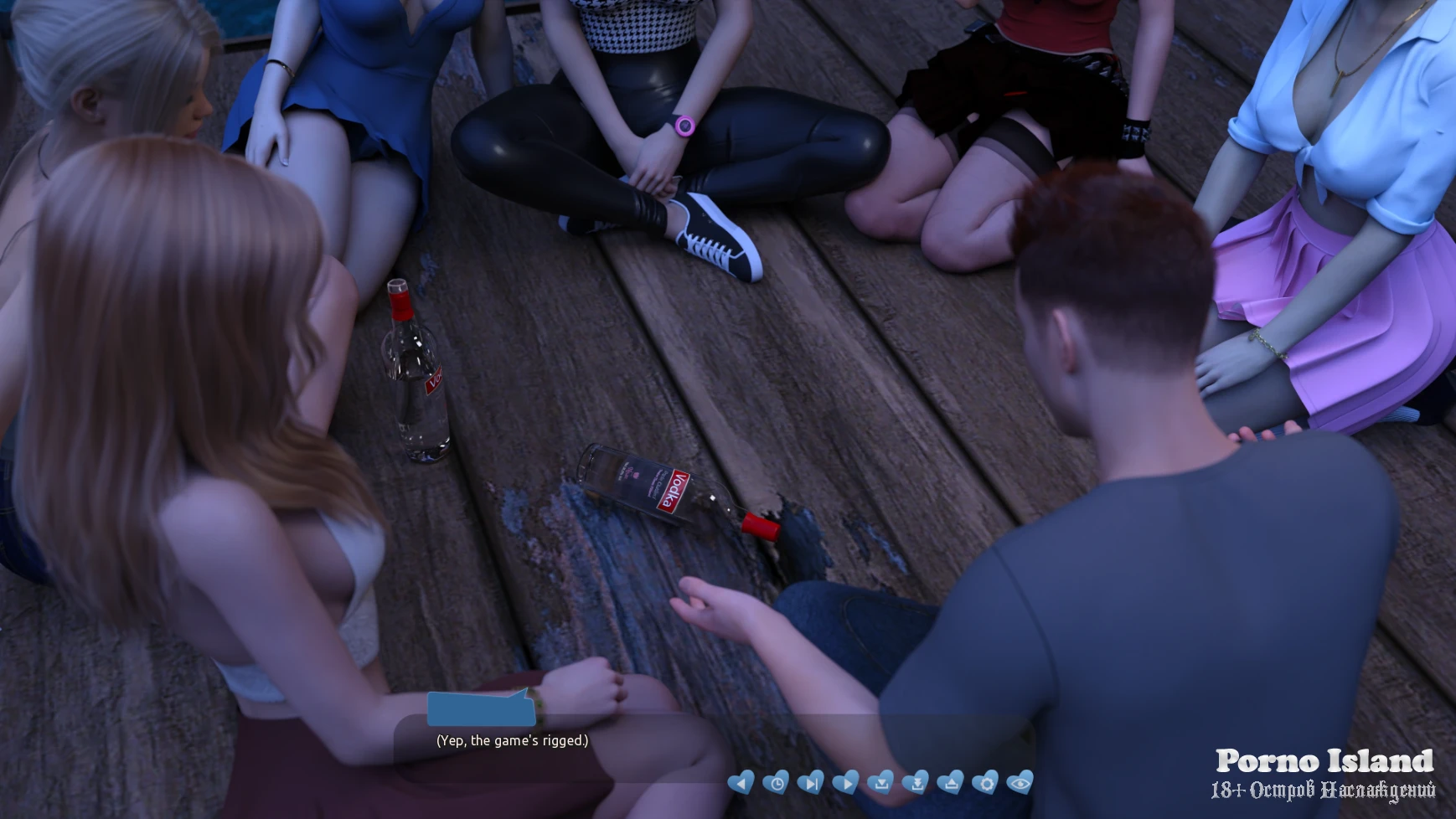Hide the interface with the eye heart icon
Screen dimensions: 1456x819
[x=1020, y=783]
